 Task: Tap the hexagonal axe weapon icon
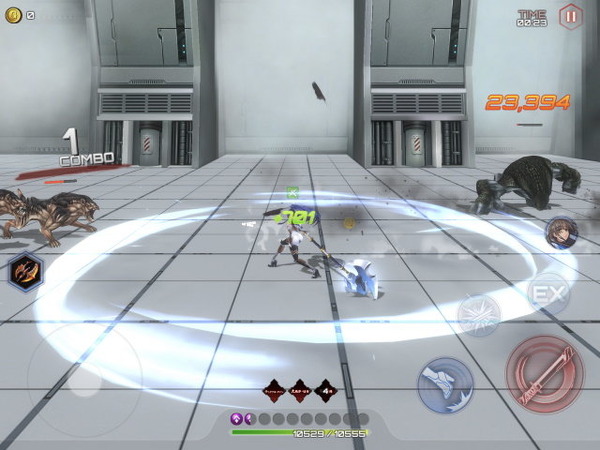click(x=24, y=271)
